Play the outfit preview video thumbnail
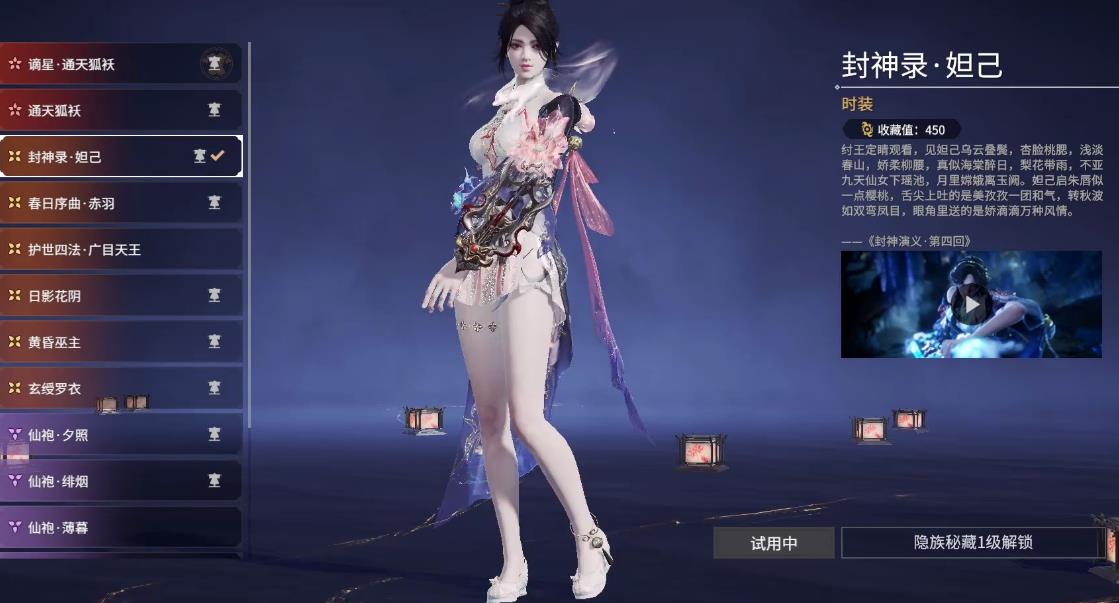This screenshot has width=1119, height=603. click(x=971, y=304)
